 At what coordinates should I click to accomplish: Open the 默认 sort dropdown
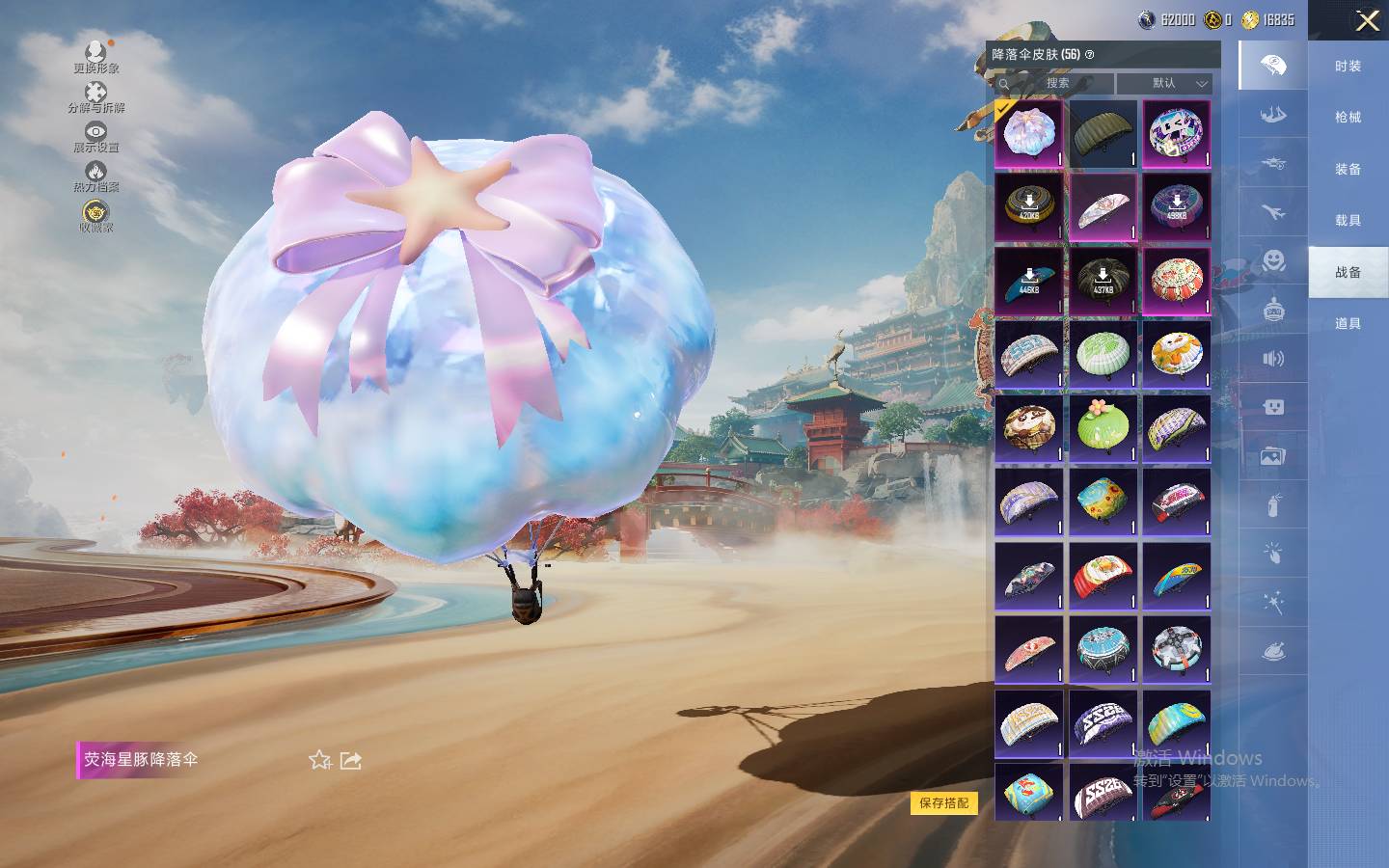[1164, 83]
